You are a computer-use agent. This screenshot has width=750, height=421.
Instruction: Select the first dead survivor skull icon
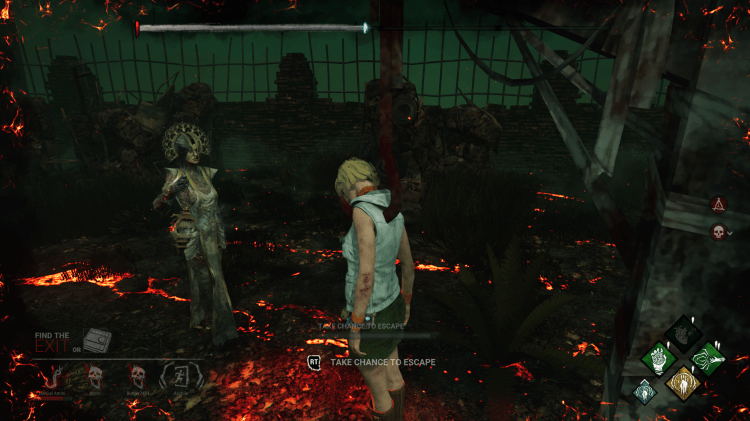tap(93, 376)
